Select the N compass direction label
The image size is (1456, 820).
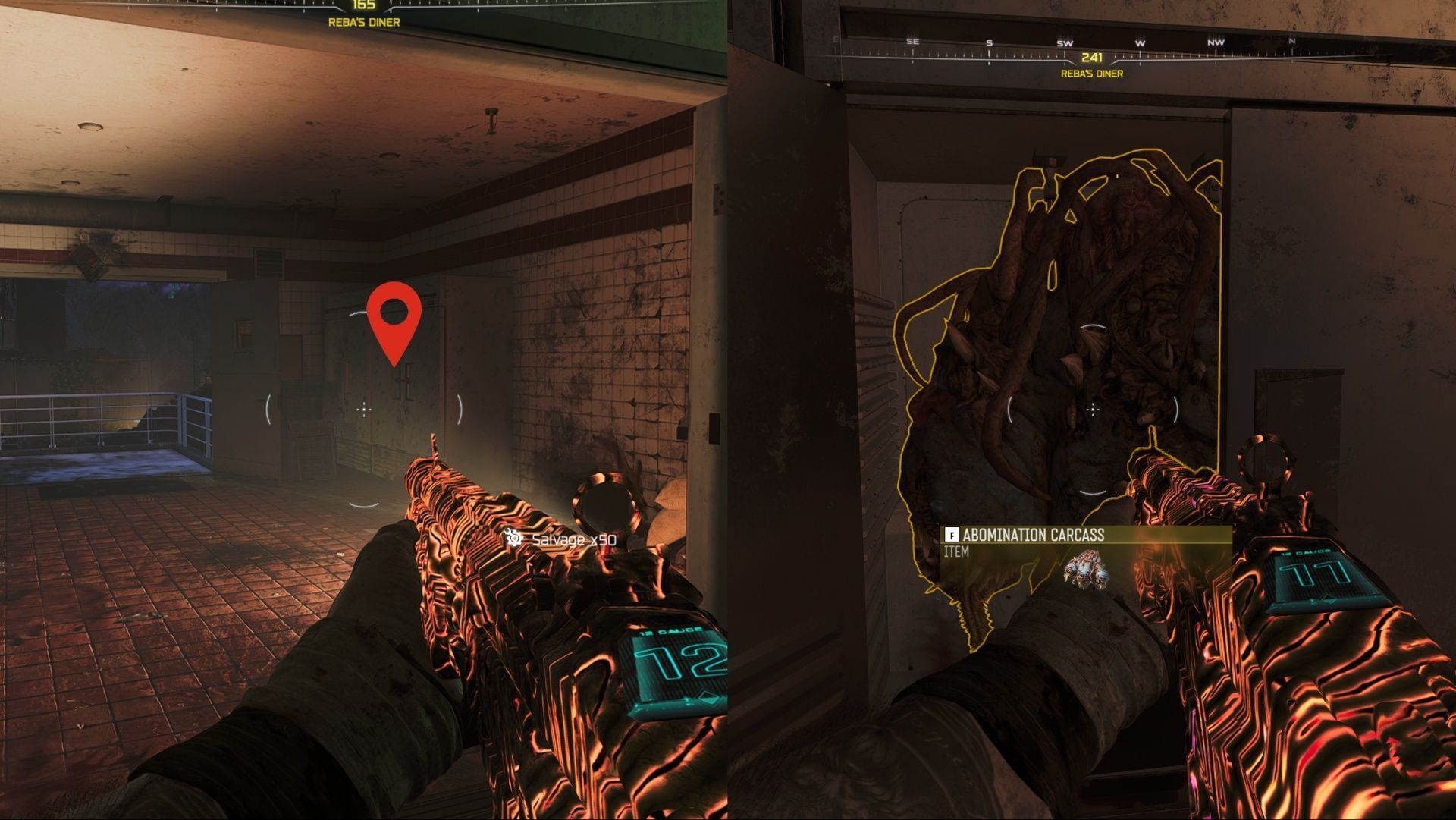(1291, 41)
